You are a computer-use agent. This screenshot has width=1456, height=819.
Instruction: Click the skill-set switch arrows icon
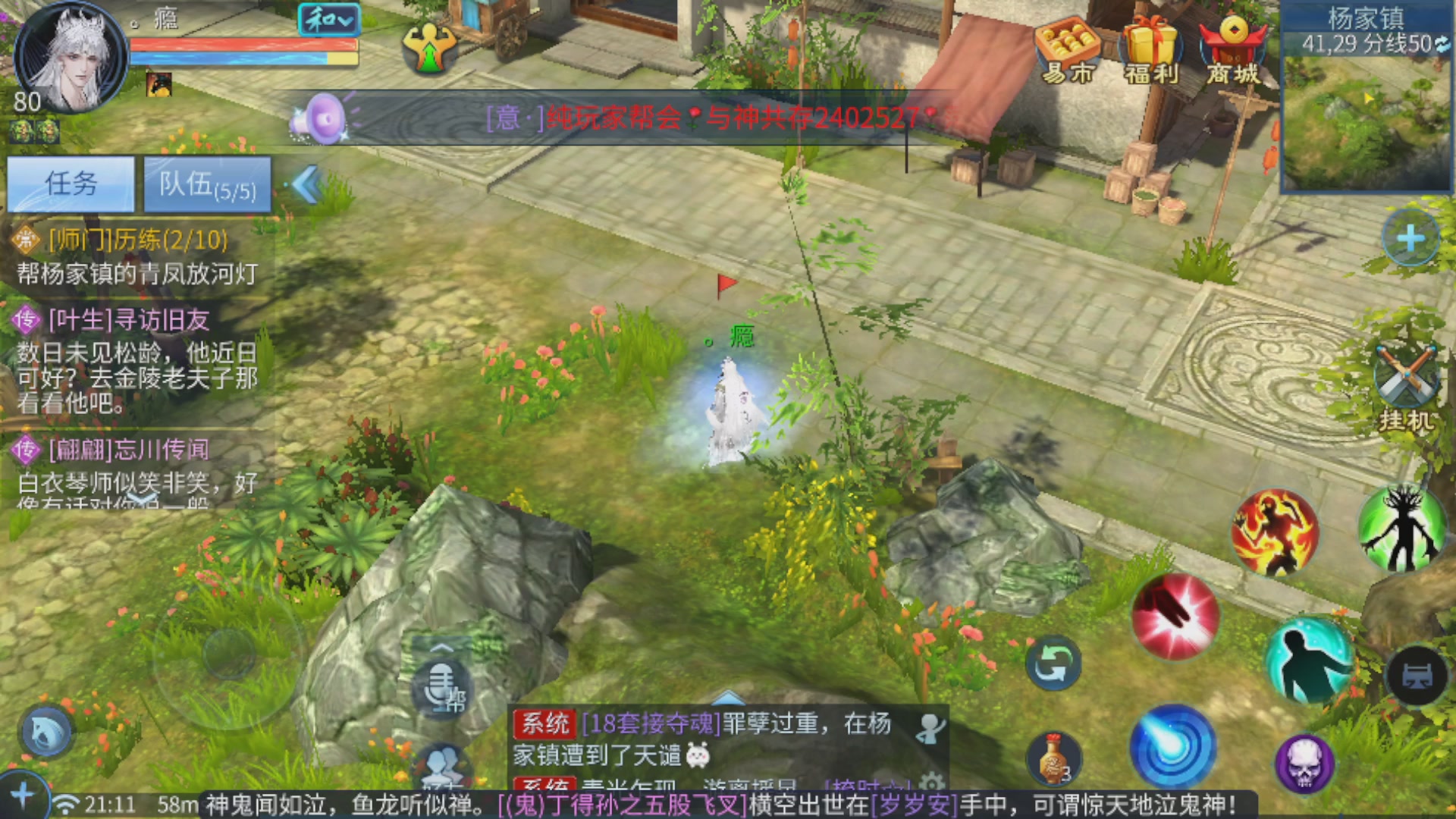1053,661
